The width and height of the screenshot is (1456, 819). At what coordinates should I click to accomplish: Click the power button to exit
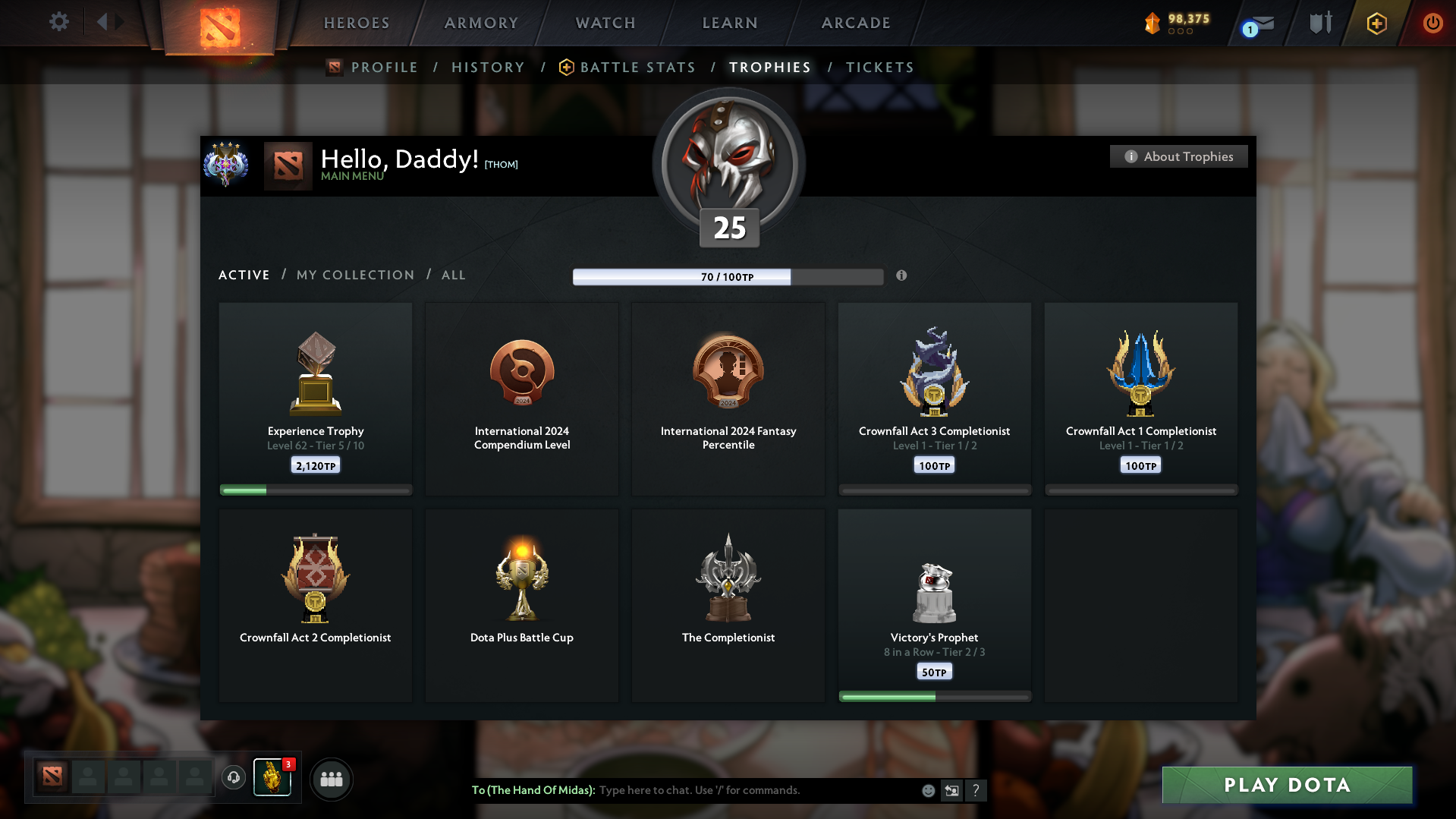click(1432, 23)
